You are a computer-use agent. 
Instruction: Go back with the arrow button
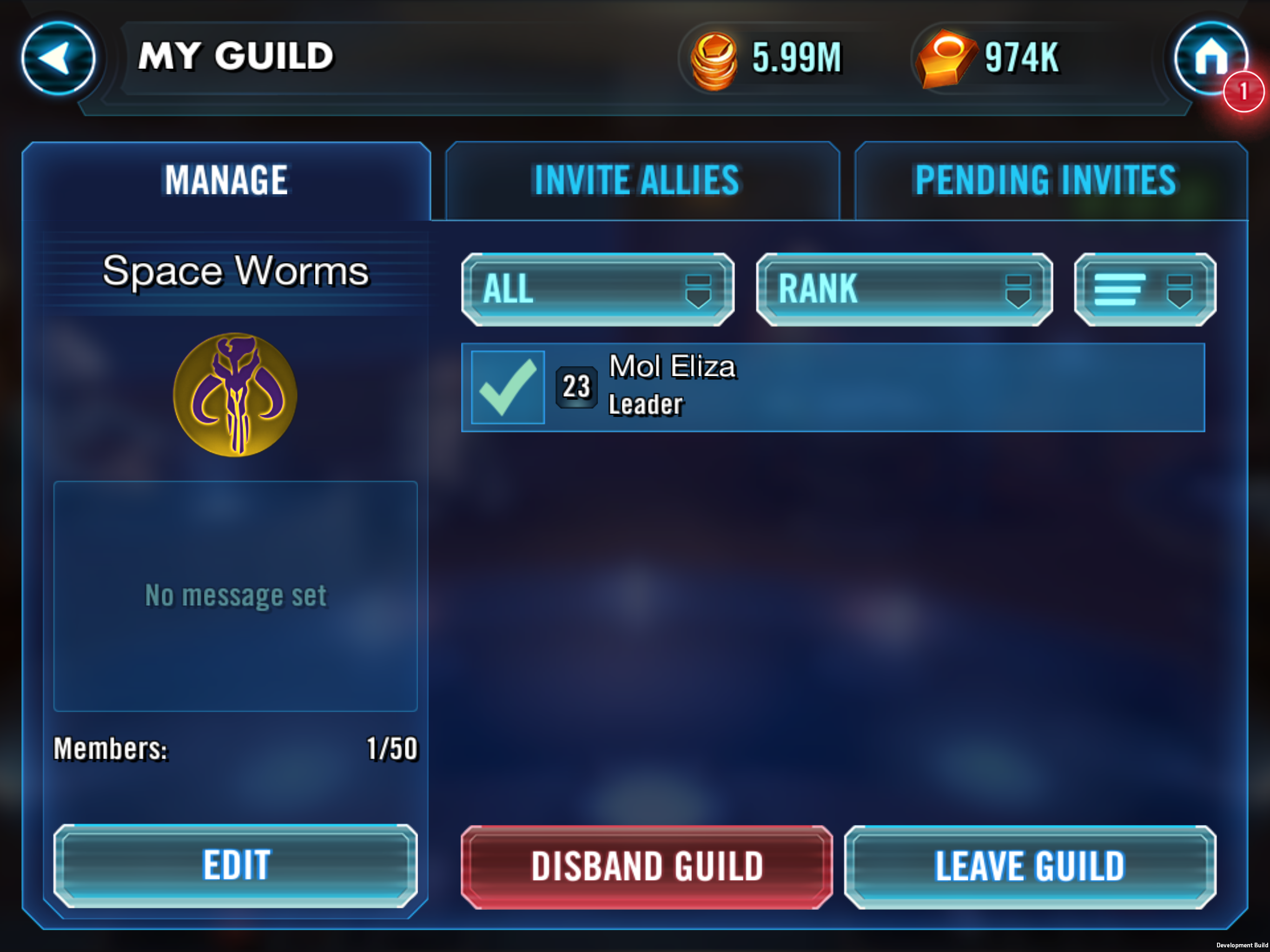tap(58, 58)
